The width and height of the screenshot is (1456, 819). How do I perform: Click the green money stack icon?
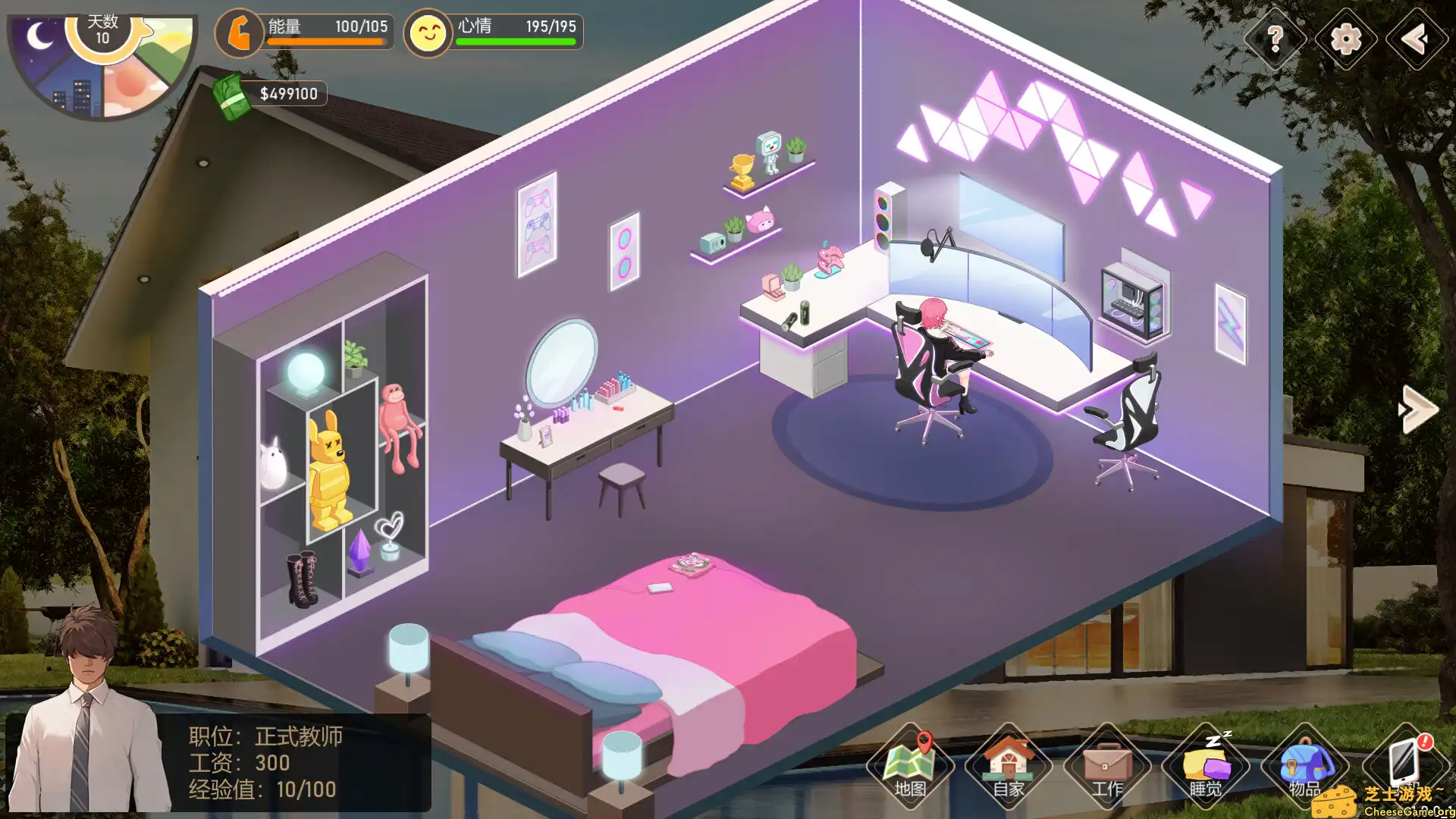coord(231,95)
